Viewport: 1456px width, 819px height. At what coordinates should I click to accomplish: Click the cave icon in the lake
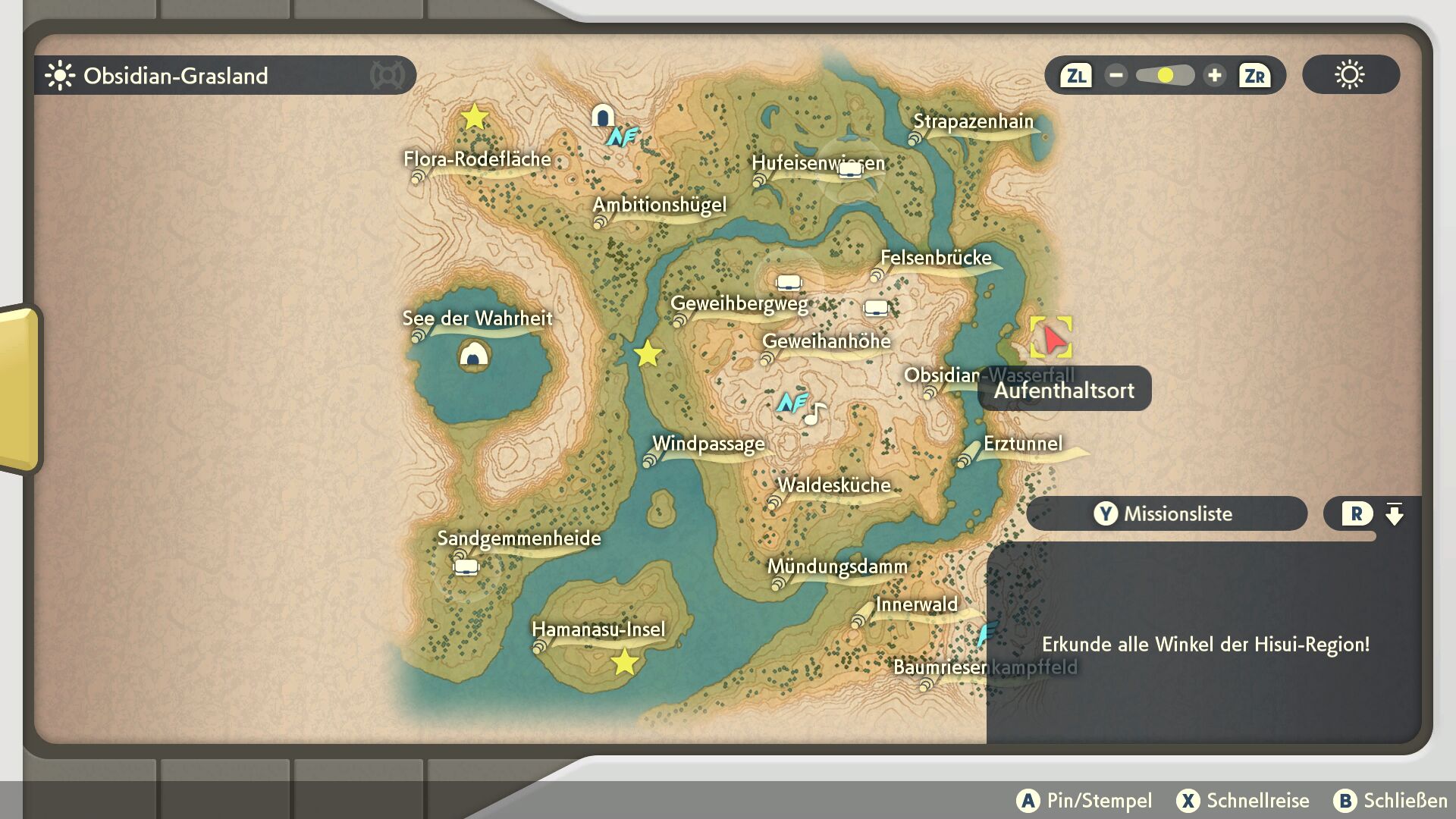click(474, 354)
